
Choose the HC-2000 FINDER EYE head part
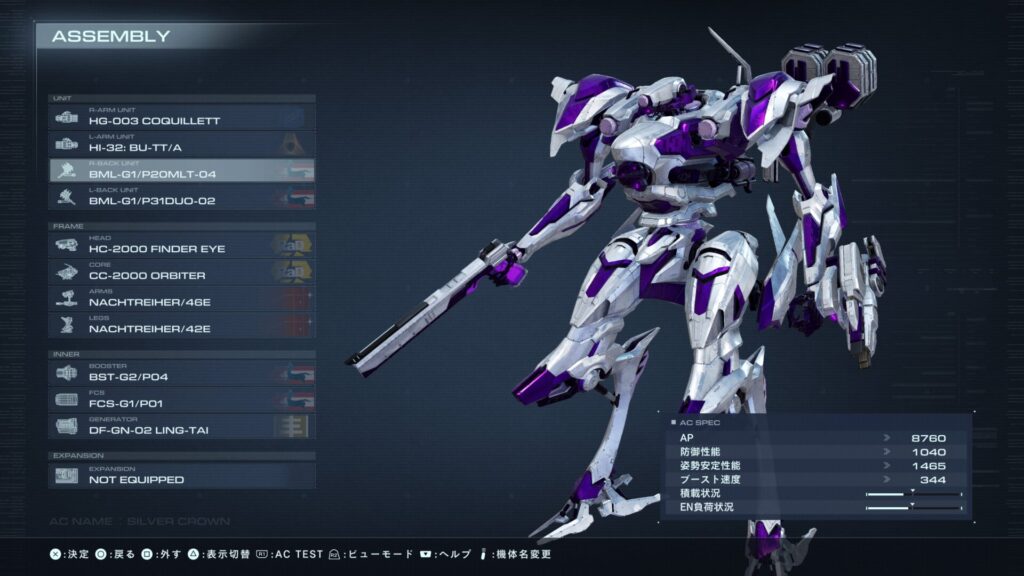[x=182, y=244]
